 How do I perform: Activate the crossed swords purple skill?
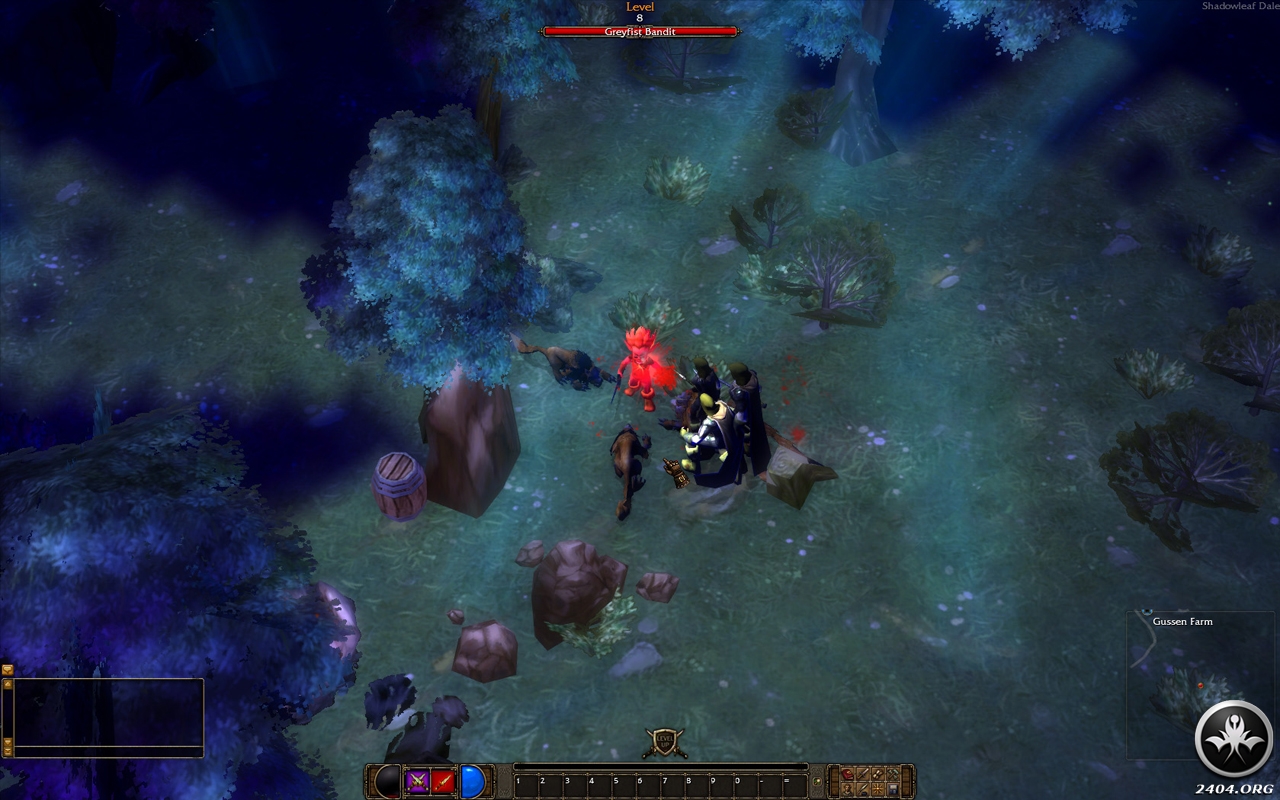click(x=417, y=781)
